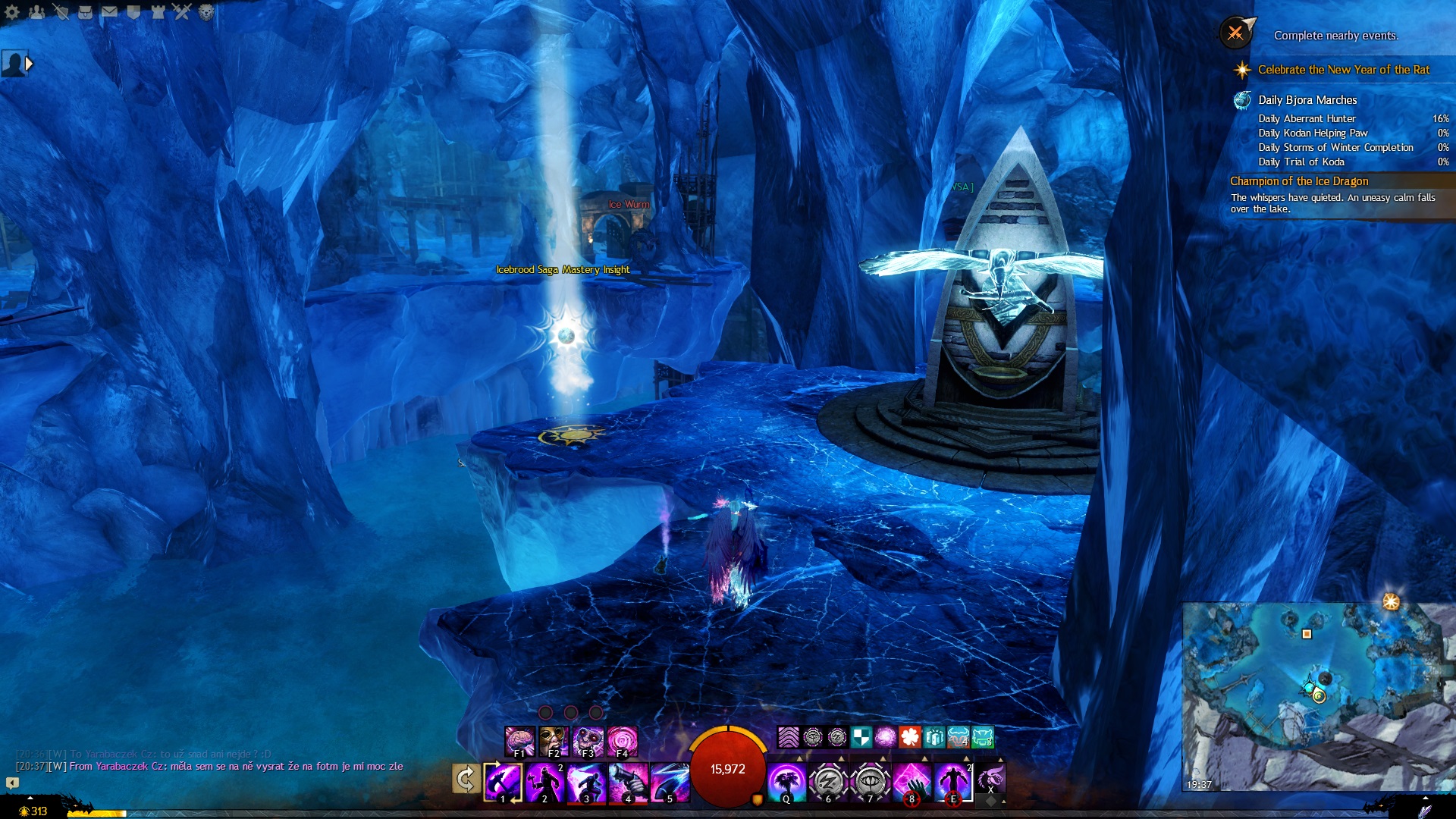
Task: Open the Daily Bjora Marches achievement tracker
Action: tap(1307, 100)
